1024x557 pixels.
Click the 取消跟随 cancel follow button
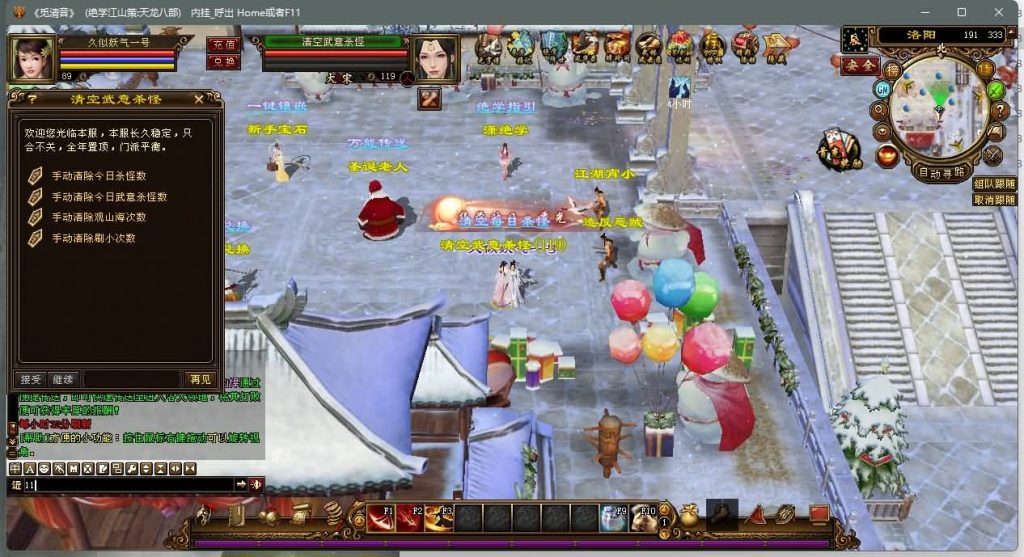994,199
